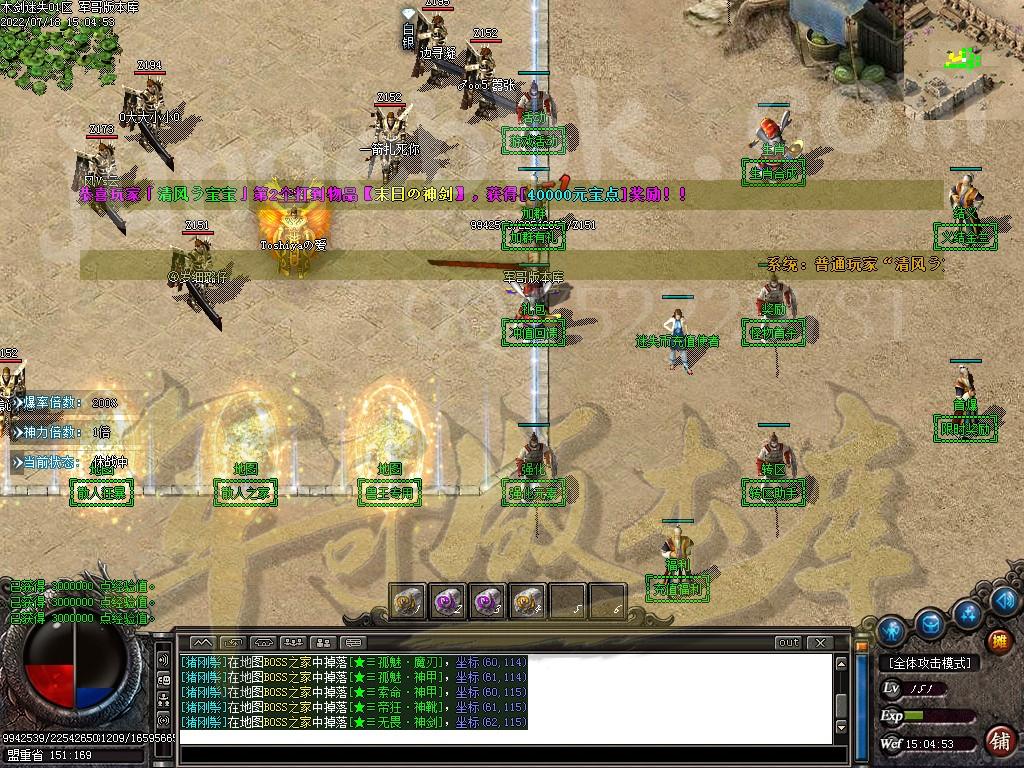Use the purple scroll in hotbar slot 3

[x=487, y=601]
